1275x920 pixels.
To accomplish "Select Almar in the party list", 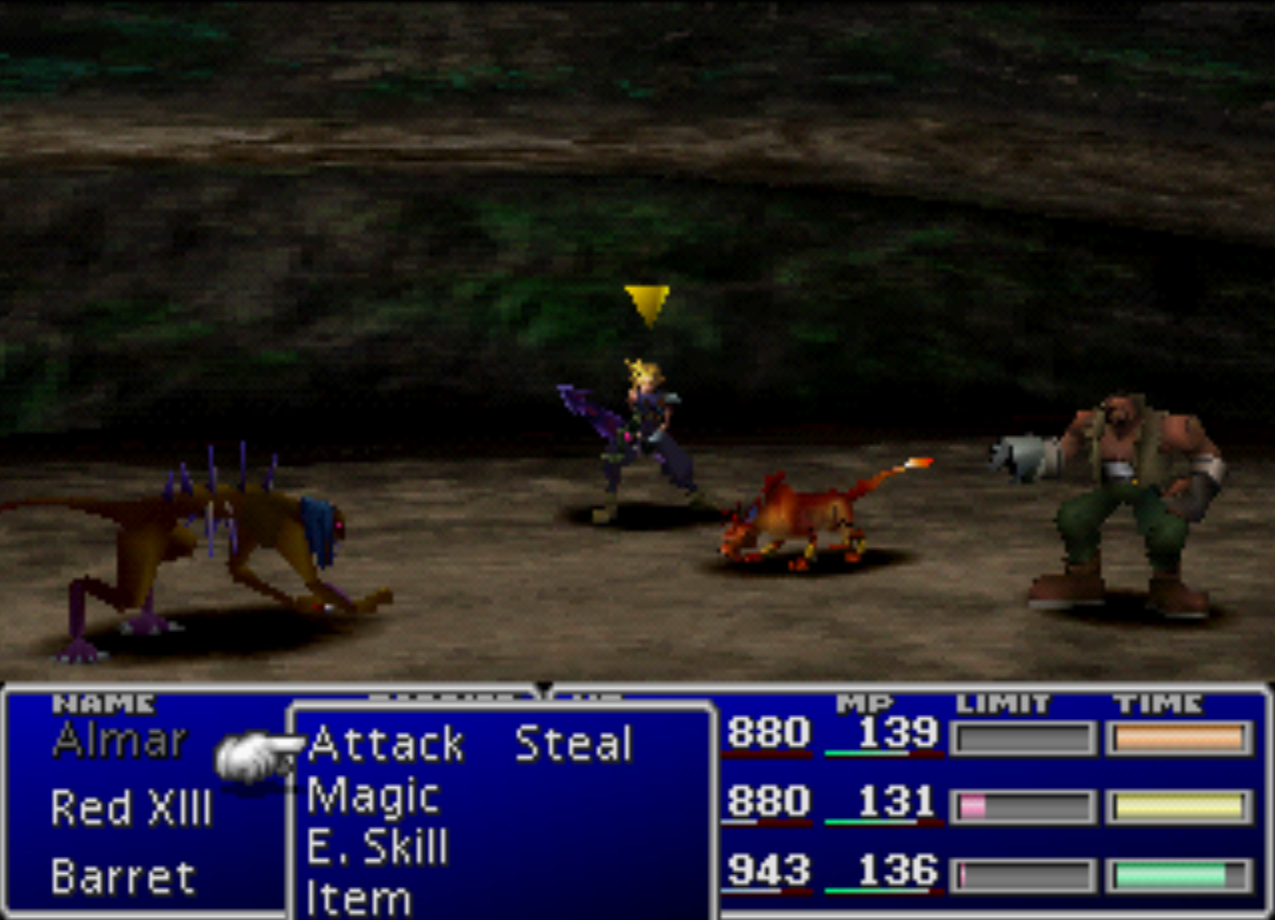I will tap(120, 741).
